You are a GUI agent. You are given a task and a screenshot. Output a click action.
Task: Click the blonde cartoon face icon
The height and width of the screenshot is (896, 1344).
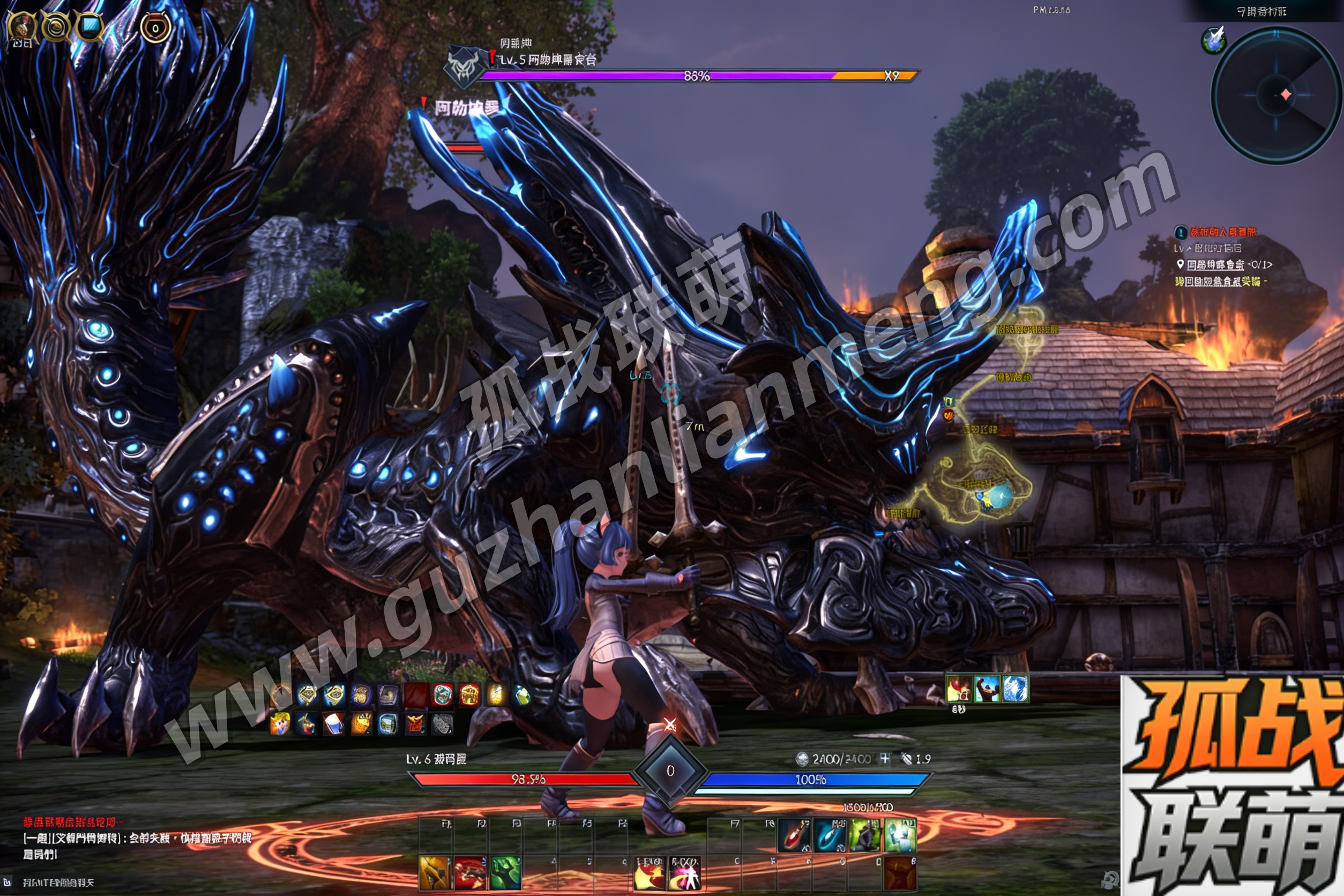click(280, 724)
